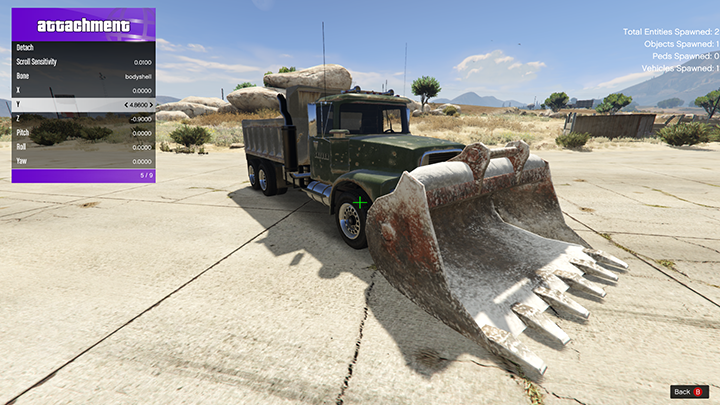The height and width of the screenshot is (405, 720).
Task: Increase Y value with right arrow
Action: coord(151,104)
